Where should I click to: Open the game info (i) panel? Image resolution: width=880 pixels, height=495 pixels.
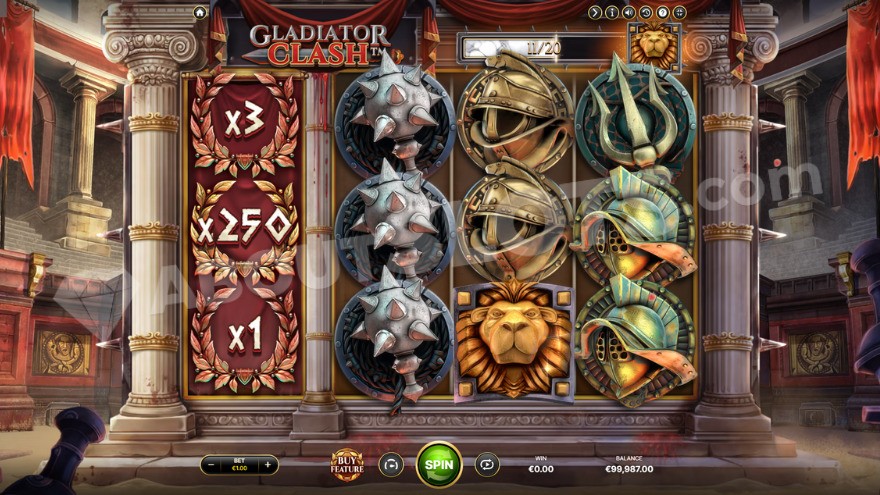point(612,12)
